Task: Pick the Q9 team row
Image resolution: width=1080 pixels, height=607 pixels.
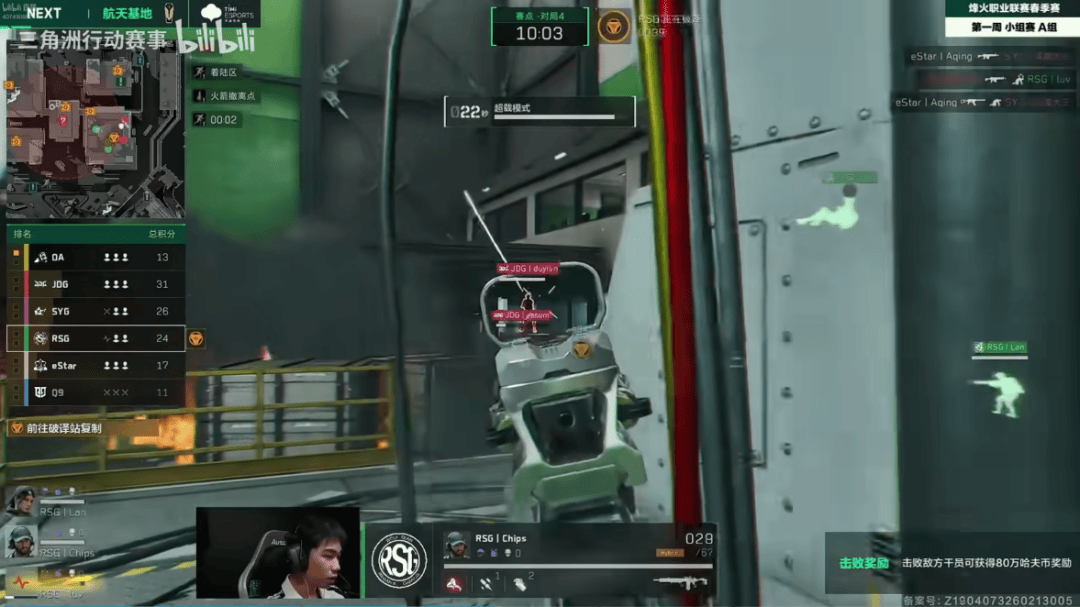Action: coord(96,392)
